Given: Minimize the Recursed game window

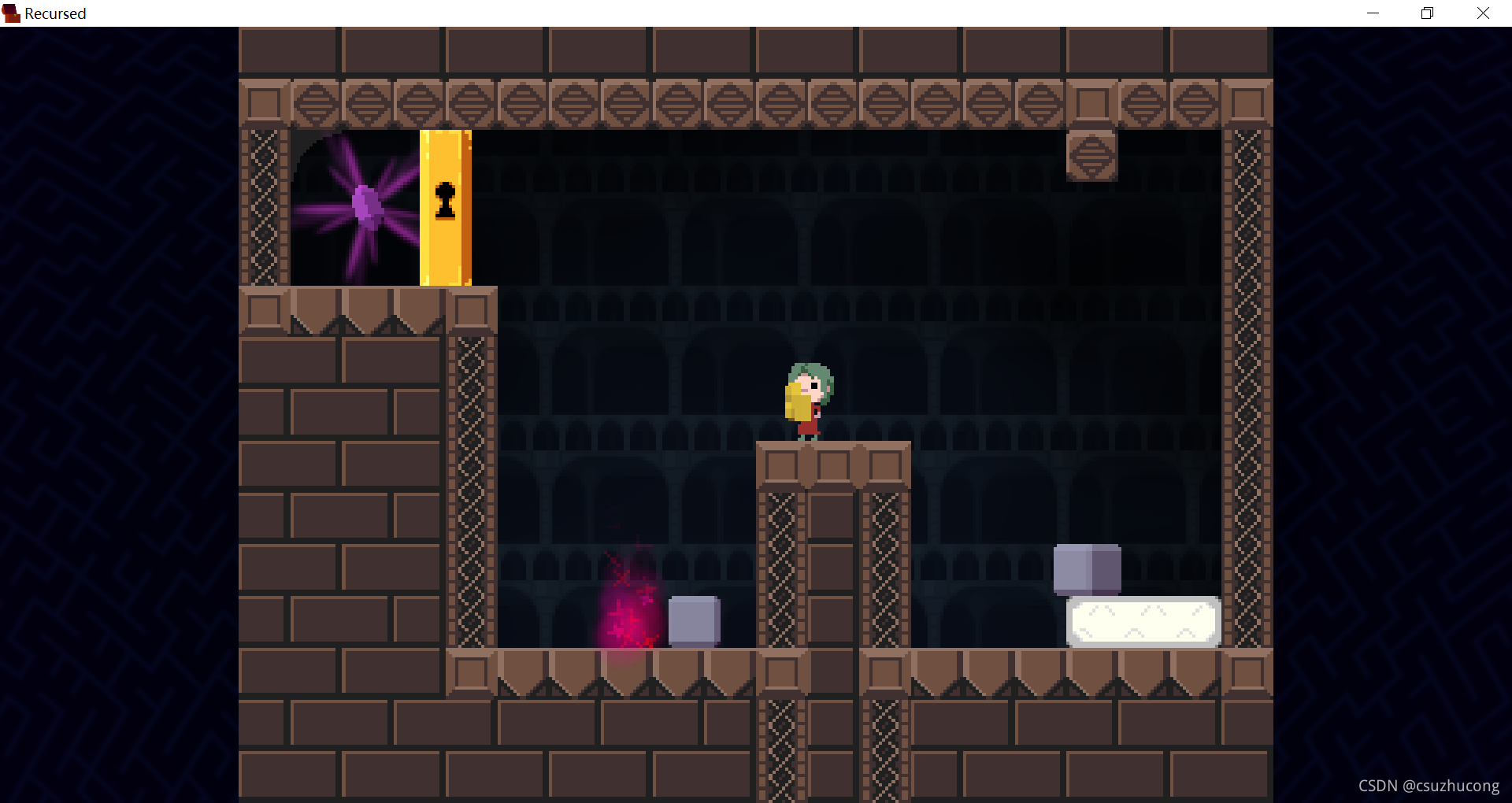Looking at the screenshot, I should (x=1373, y=13).
